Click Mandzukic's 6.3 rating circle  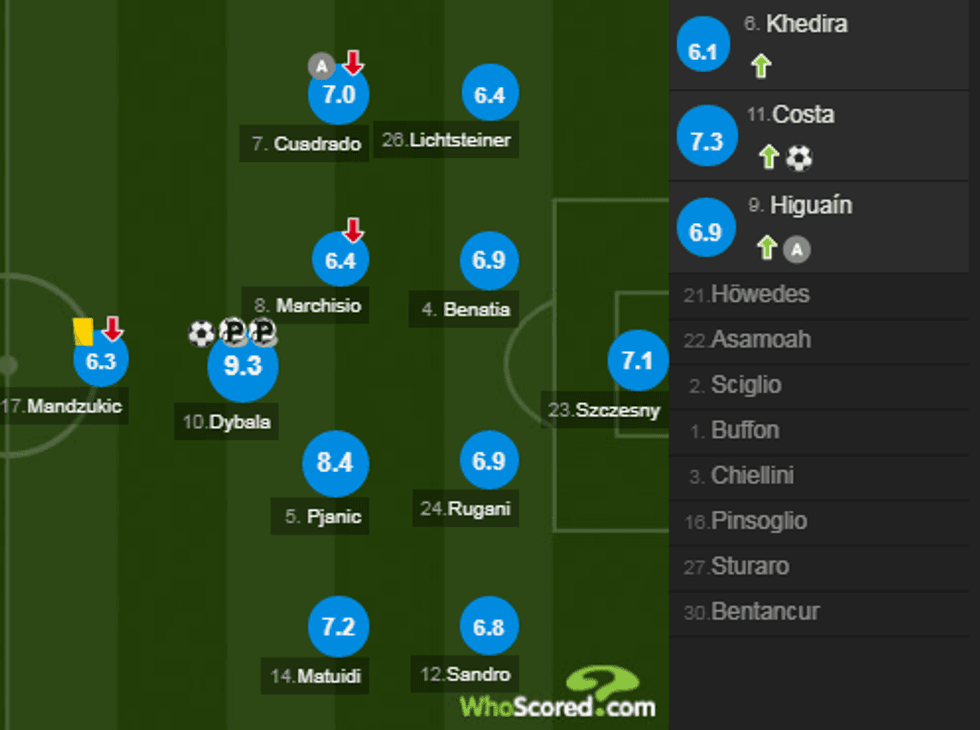point(101,361)
